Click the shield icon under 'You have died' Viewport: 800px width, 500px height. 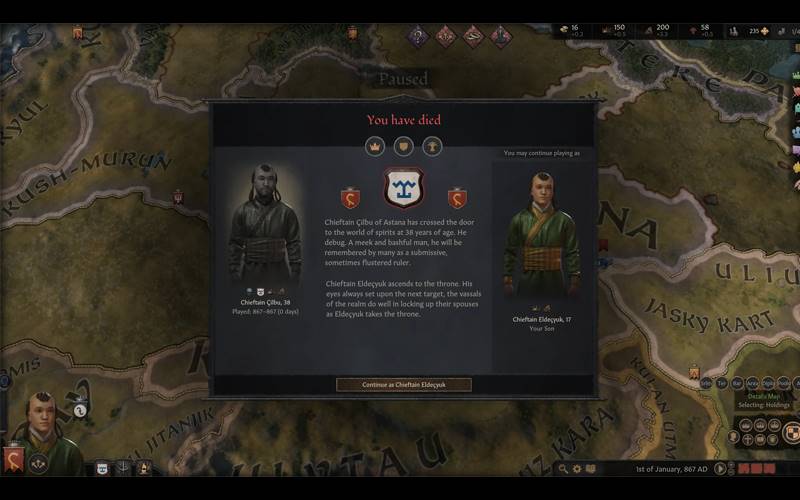pos(403,146)
